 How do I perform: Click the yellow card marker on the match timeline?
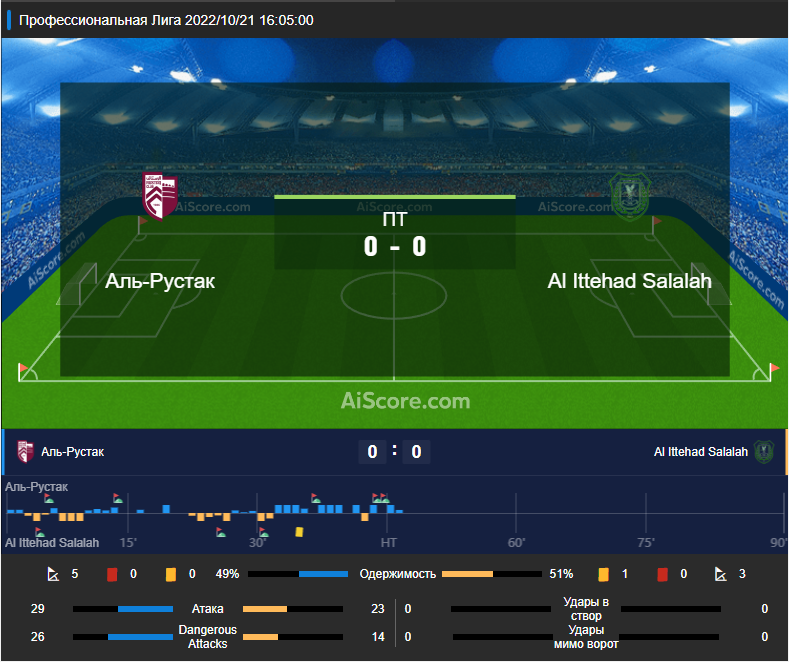pos(299,532)
